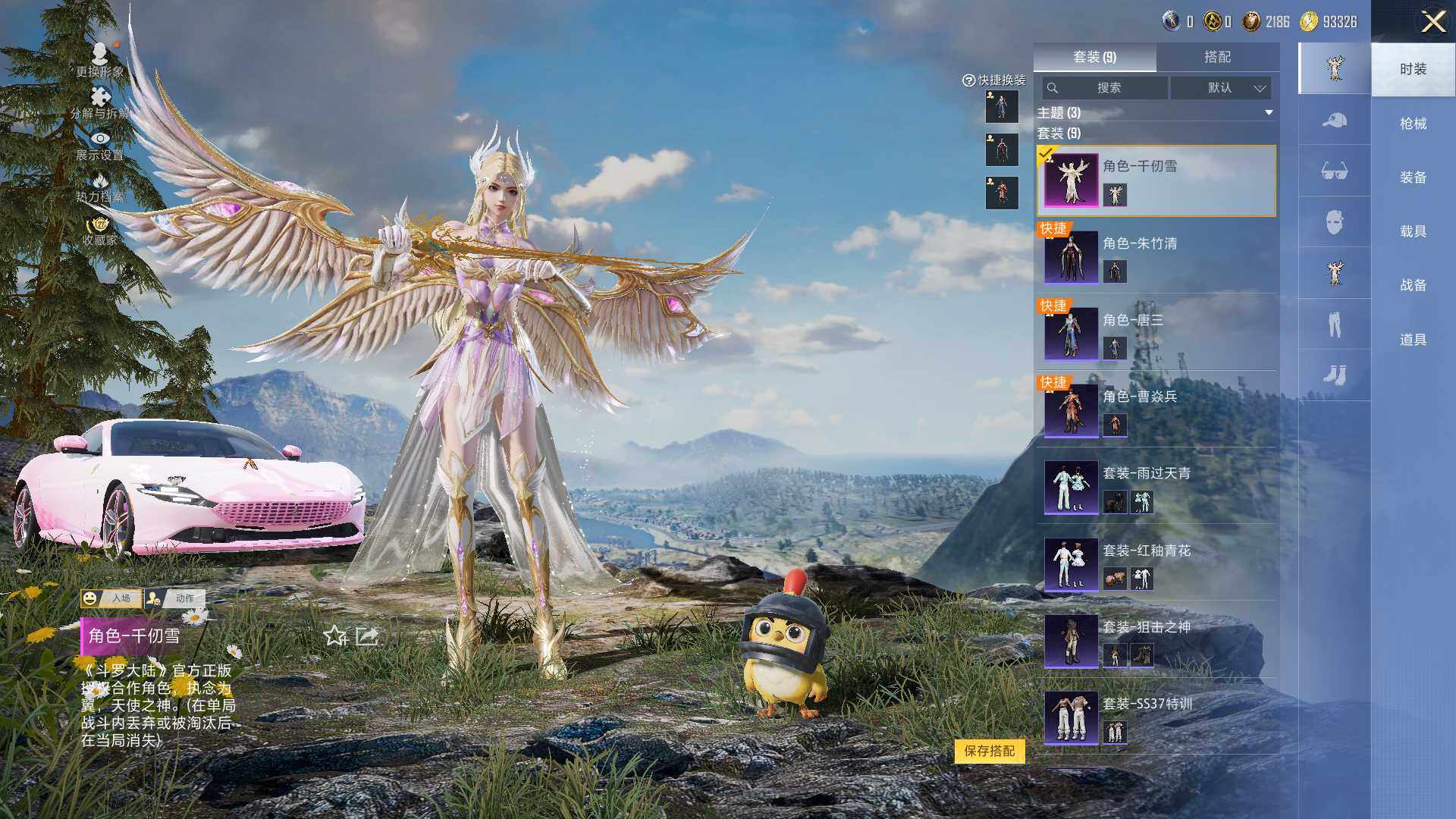The height and width of the screenshot is (819, 1456).
Task: Open the 枪械 category
Action: click(x=1413, y=124)
